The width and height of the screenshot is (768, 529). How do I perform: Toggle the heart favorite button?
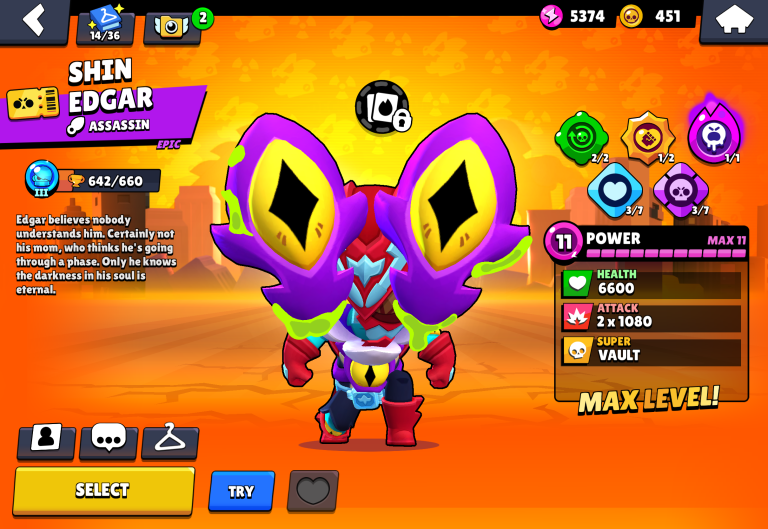[x=313, y=491]
